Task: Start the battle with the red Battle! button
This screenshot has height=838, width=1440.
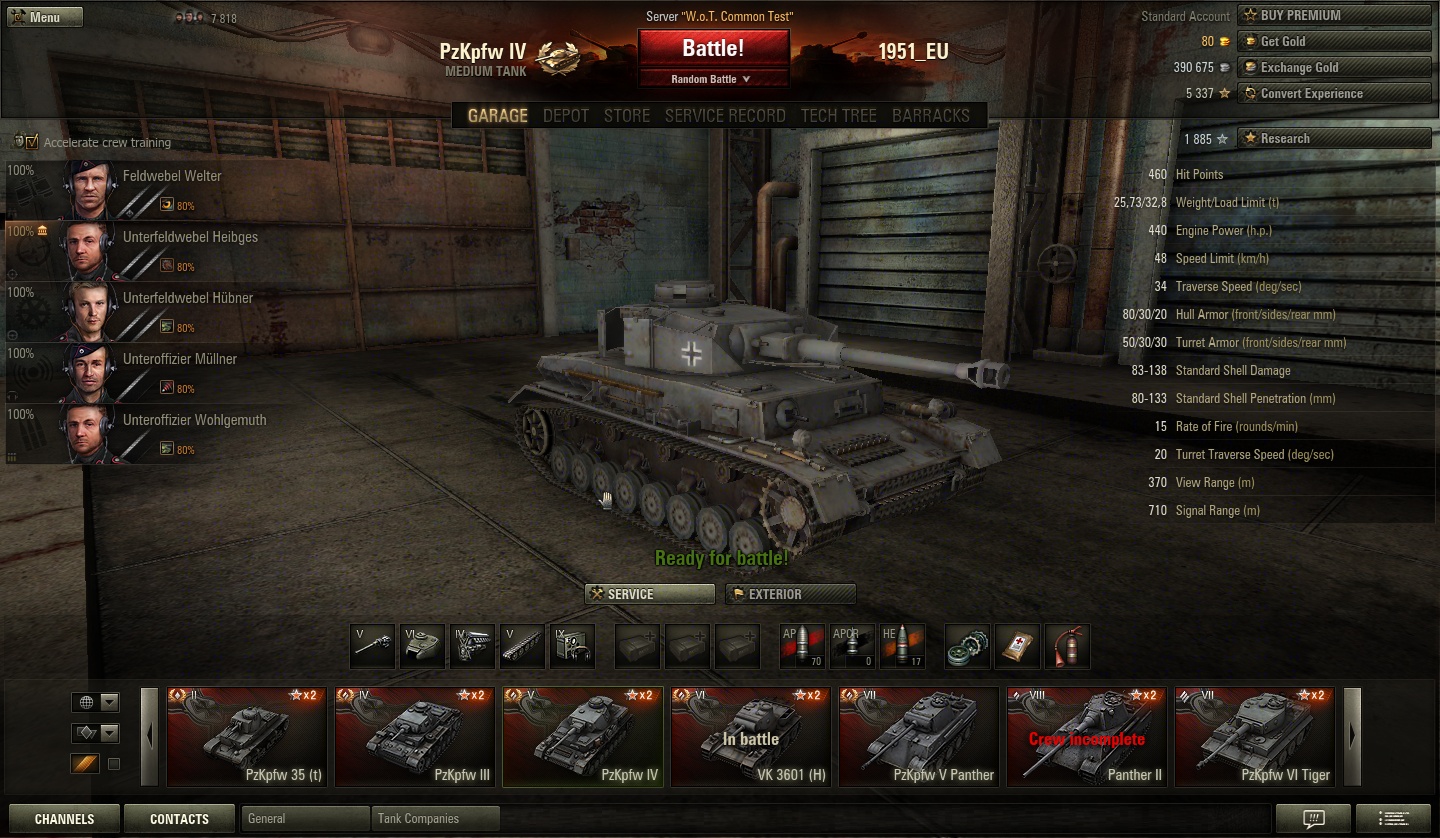Action: coord(713,49)
